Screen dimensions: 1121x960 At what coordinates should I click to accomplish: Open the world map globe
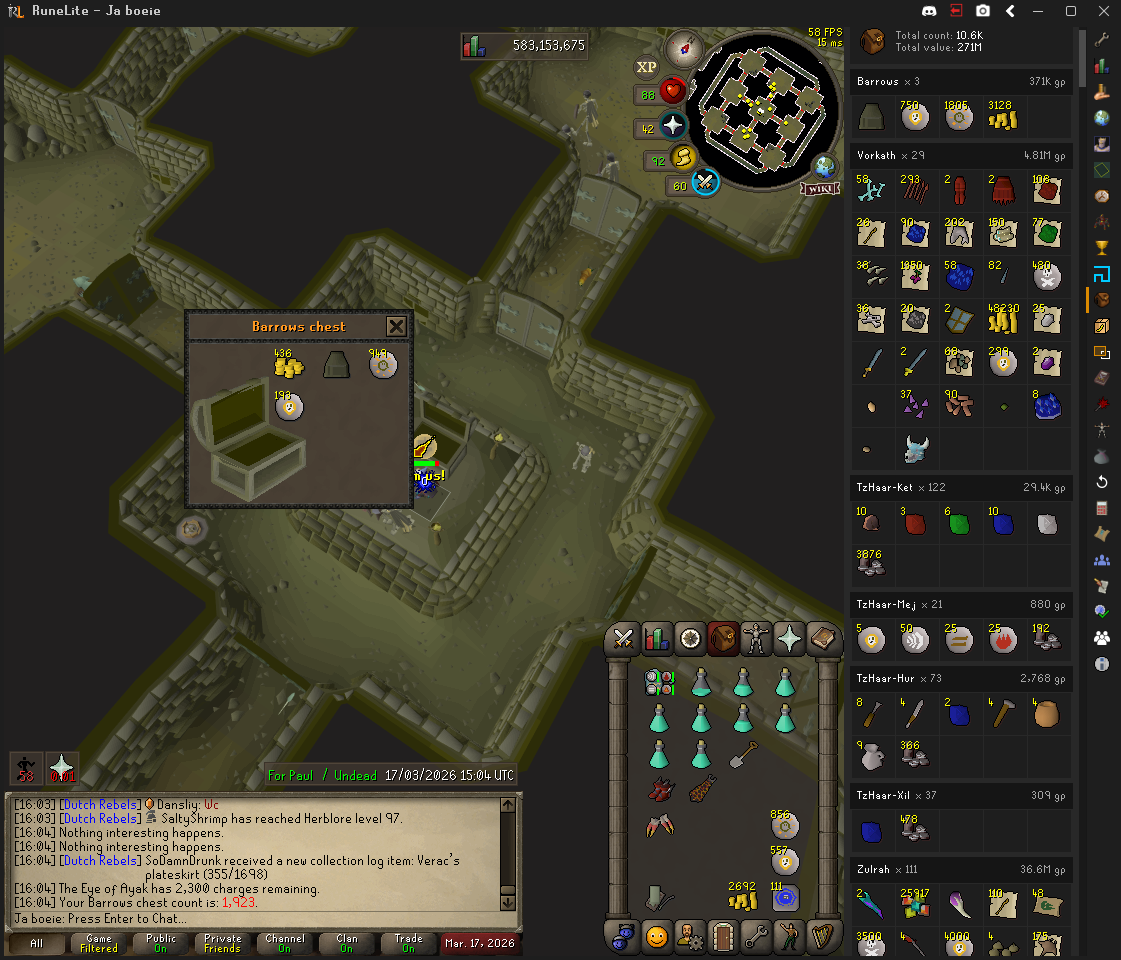click(x=824, y=166)
